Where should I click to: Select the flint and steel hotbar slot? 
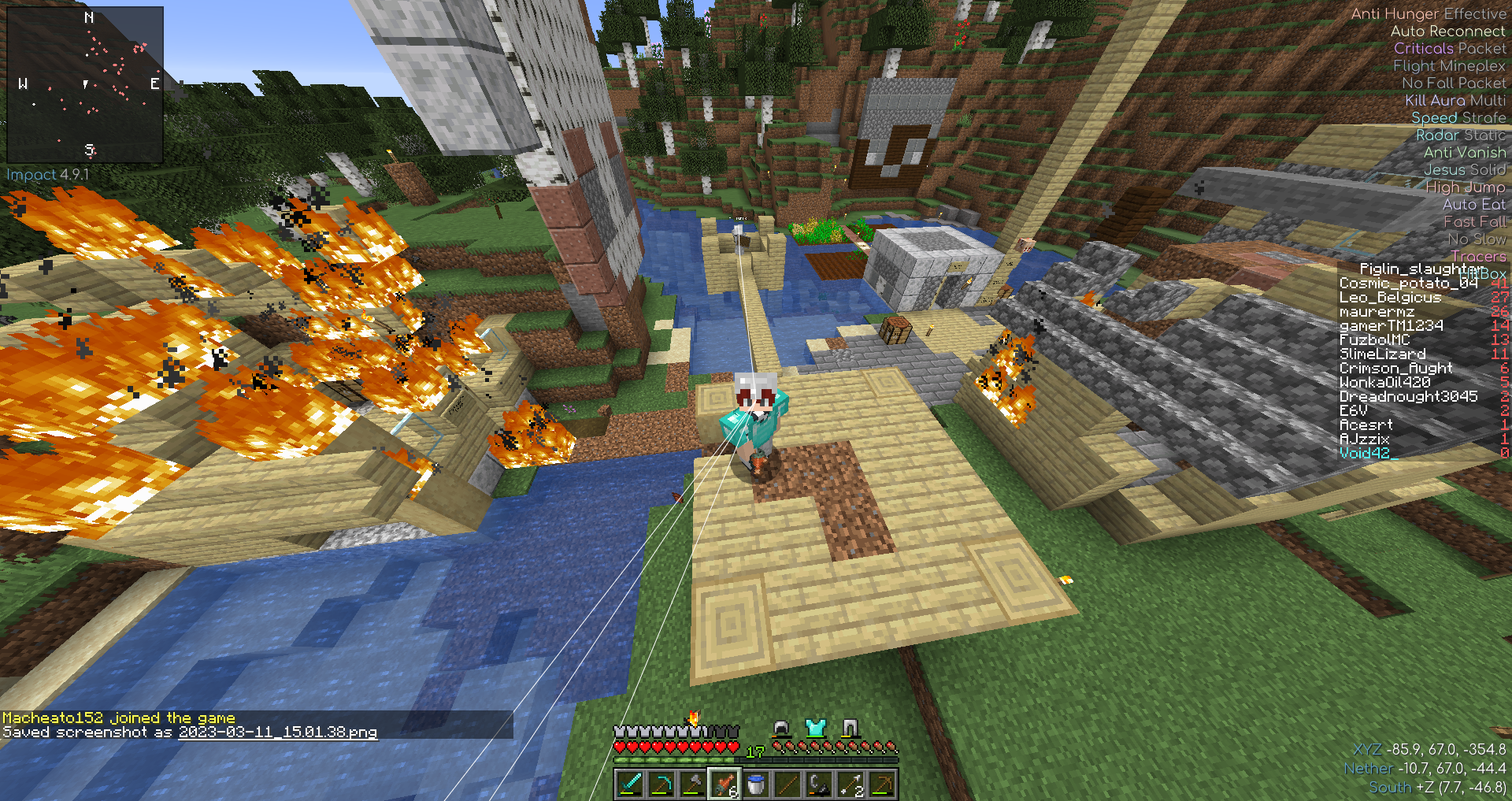819,784
